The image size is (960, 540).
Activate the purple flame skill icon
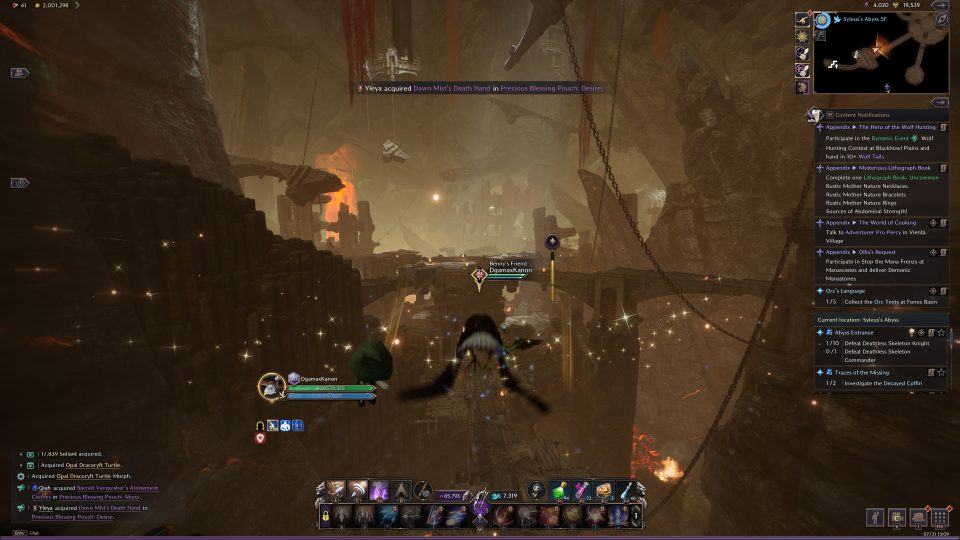(x=379, y=491)
